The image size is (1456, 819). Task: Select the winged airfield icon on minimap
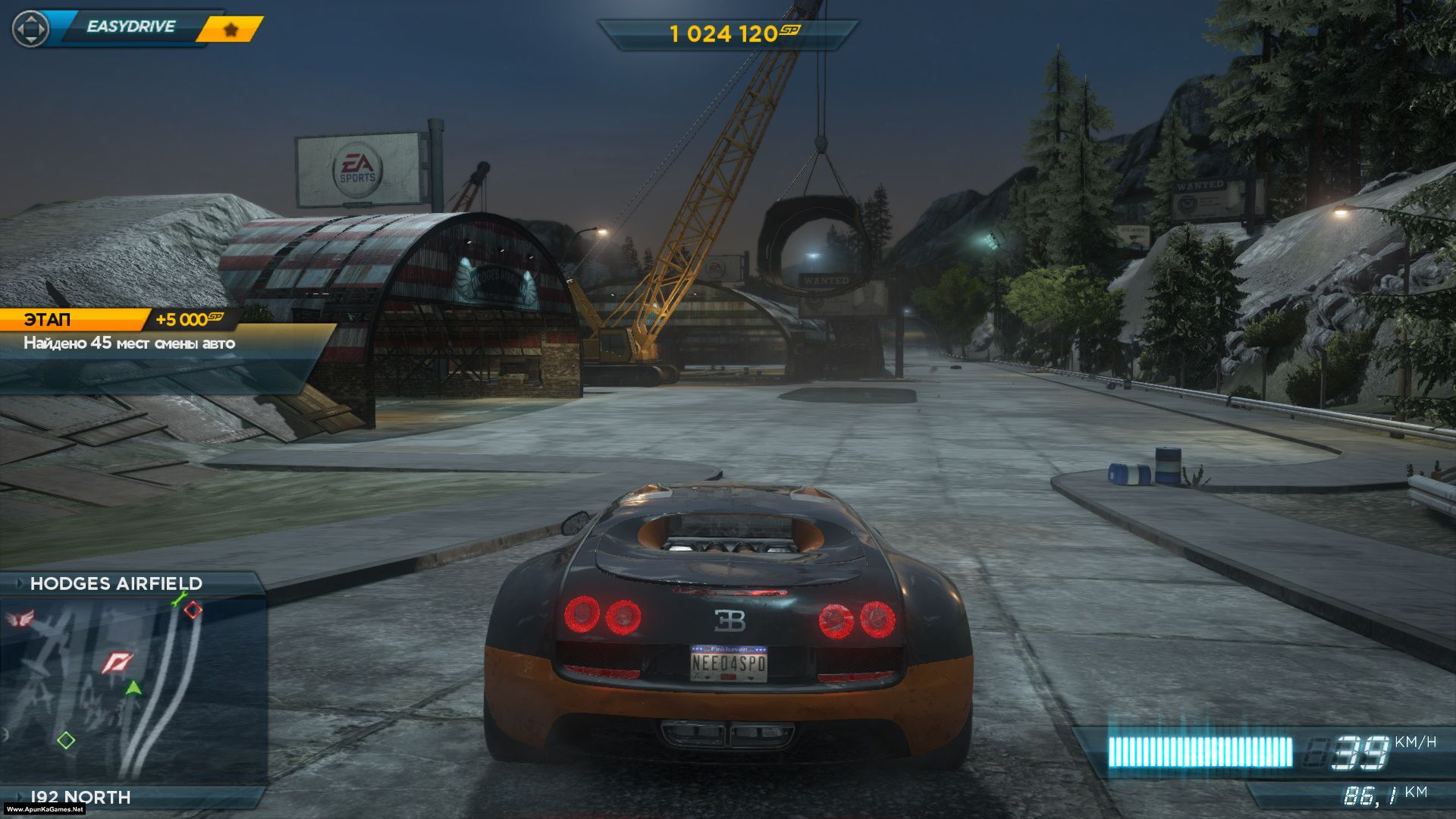(x=20, y=620)
